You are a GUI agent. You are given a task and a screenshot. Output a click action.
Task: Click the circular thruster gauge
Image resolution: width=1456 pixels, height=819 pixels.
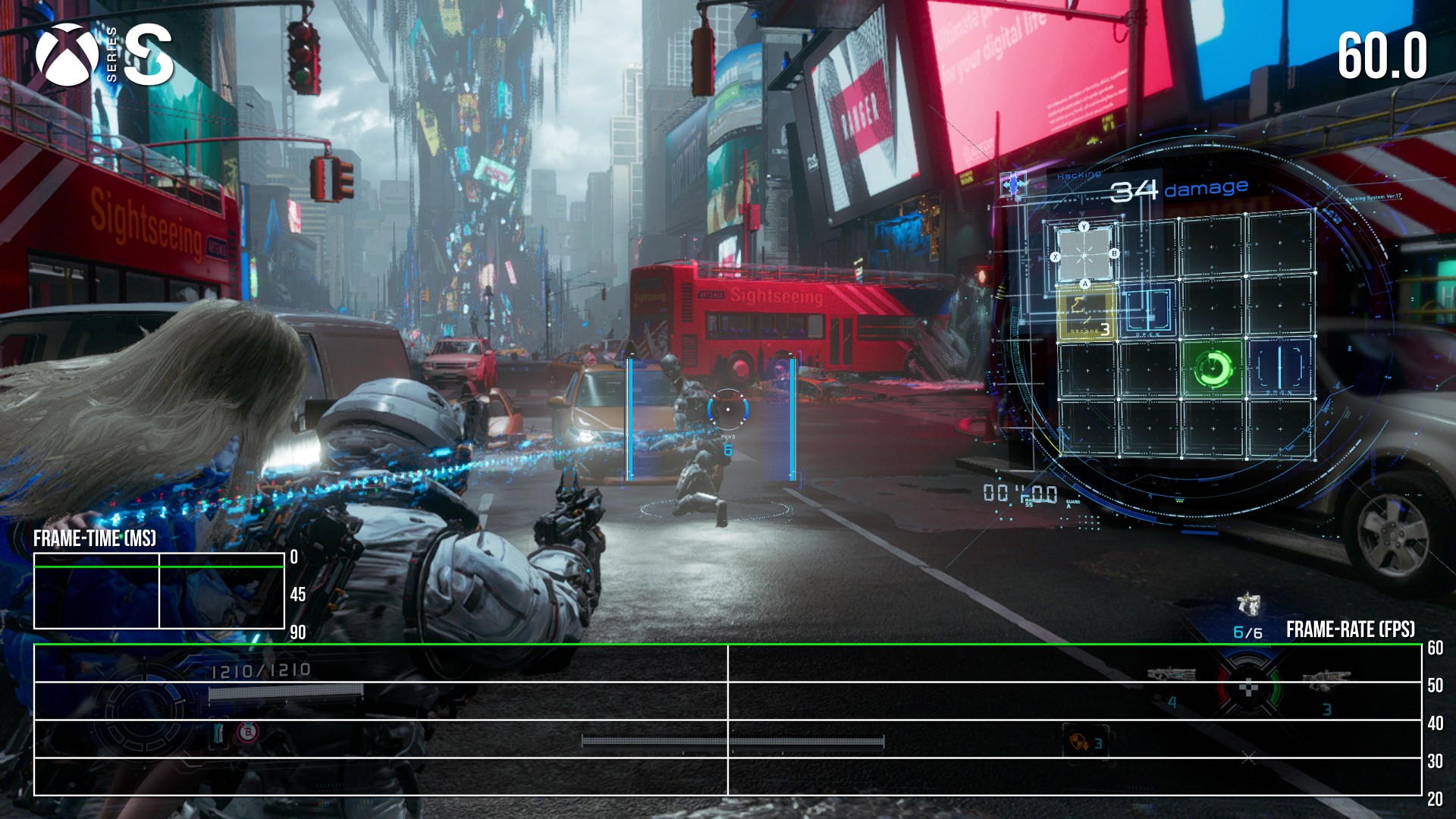143,709
